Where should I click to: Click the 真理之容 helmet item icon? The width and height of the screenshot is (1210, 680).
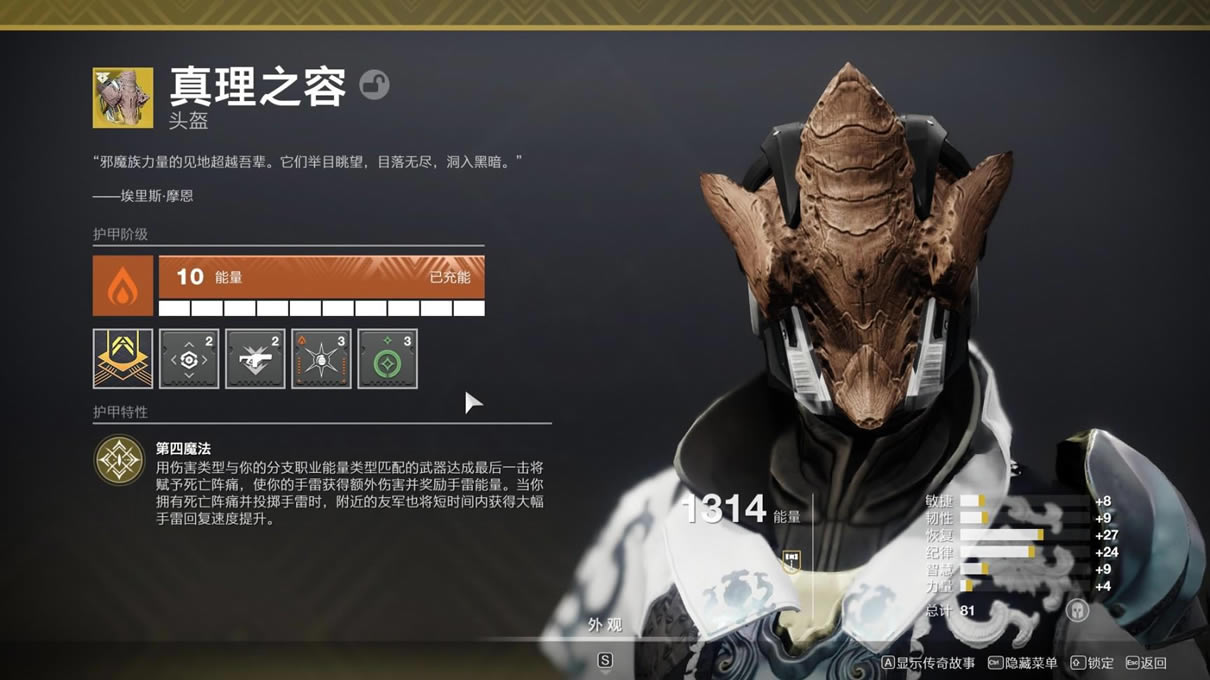click(123, 98)
